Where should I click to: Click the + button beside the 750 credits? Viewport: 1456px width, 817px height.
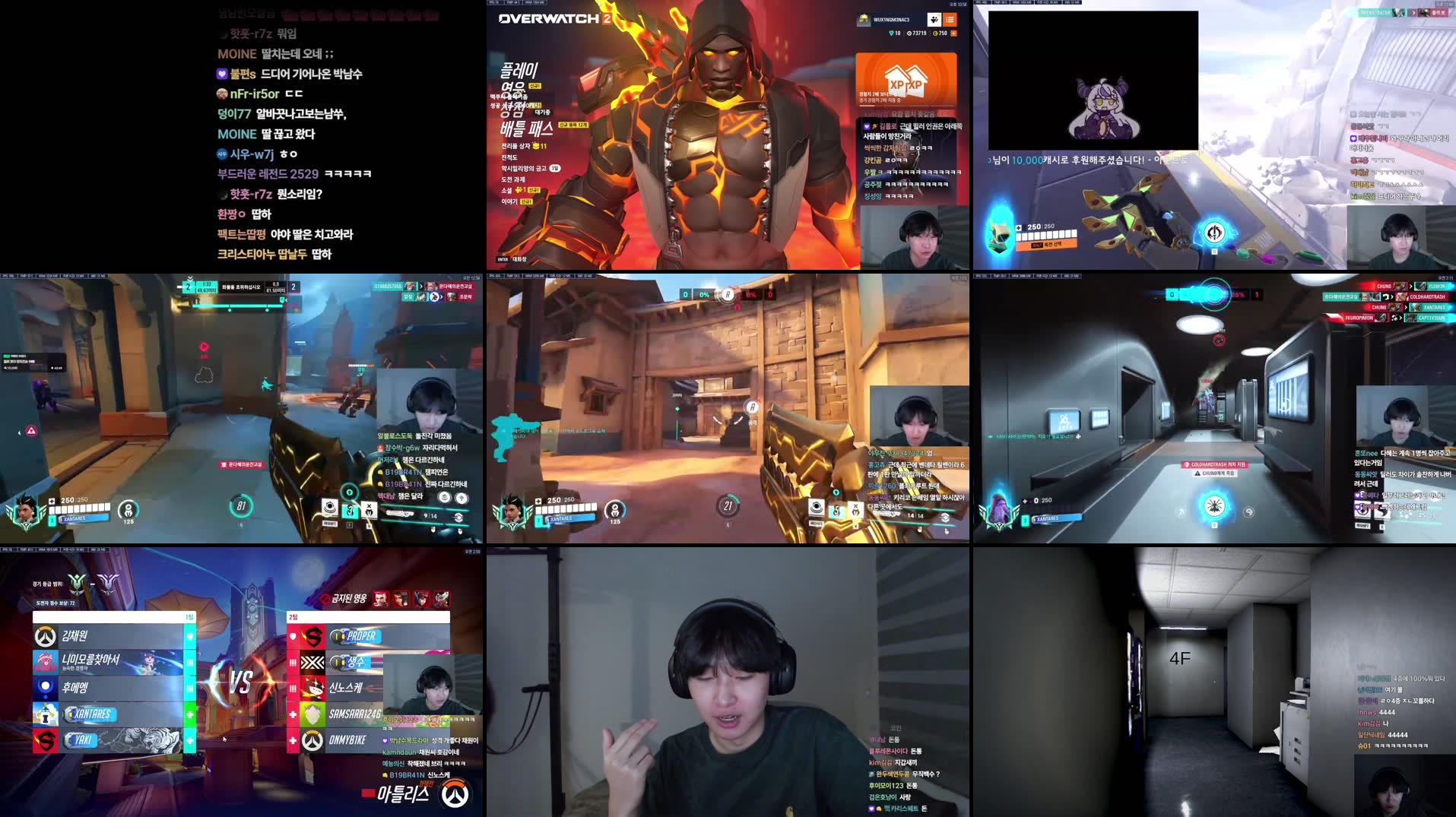(955, 33)
